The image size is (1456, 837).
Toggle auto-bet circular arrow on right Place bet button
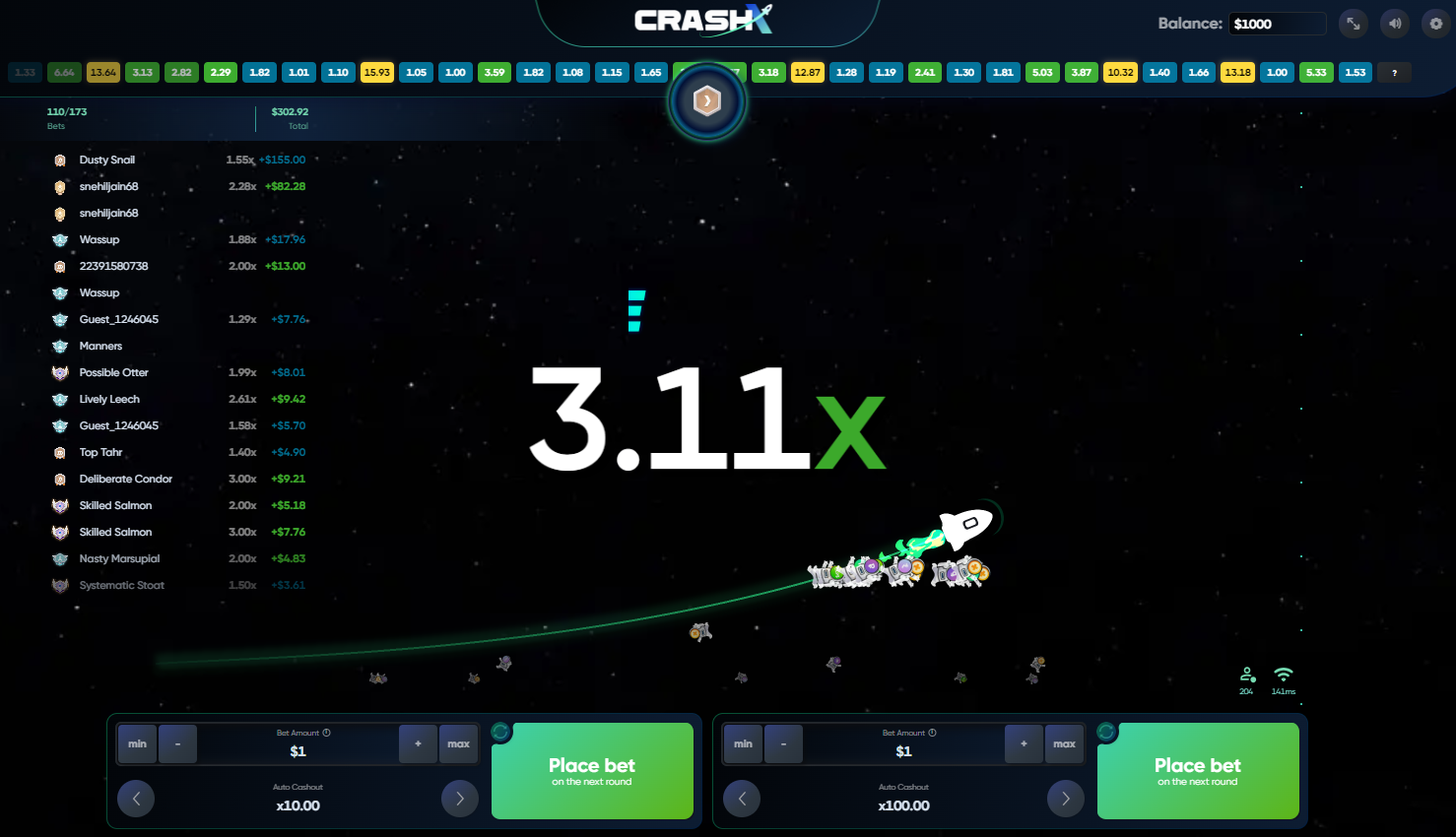click(1108, 733)
